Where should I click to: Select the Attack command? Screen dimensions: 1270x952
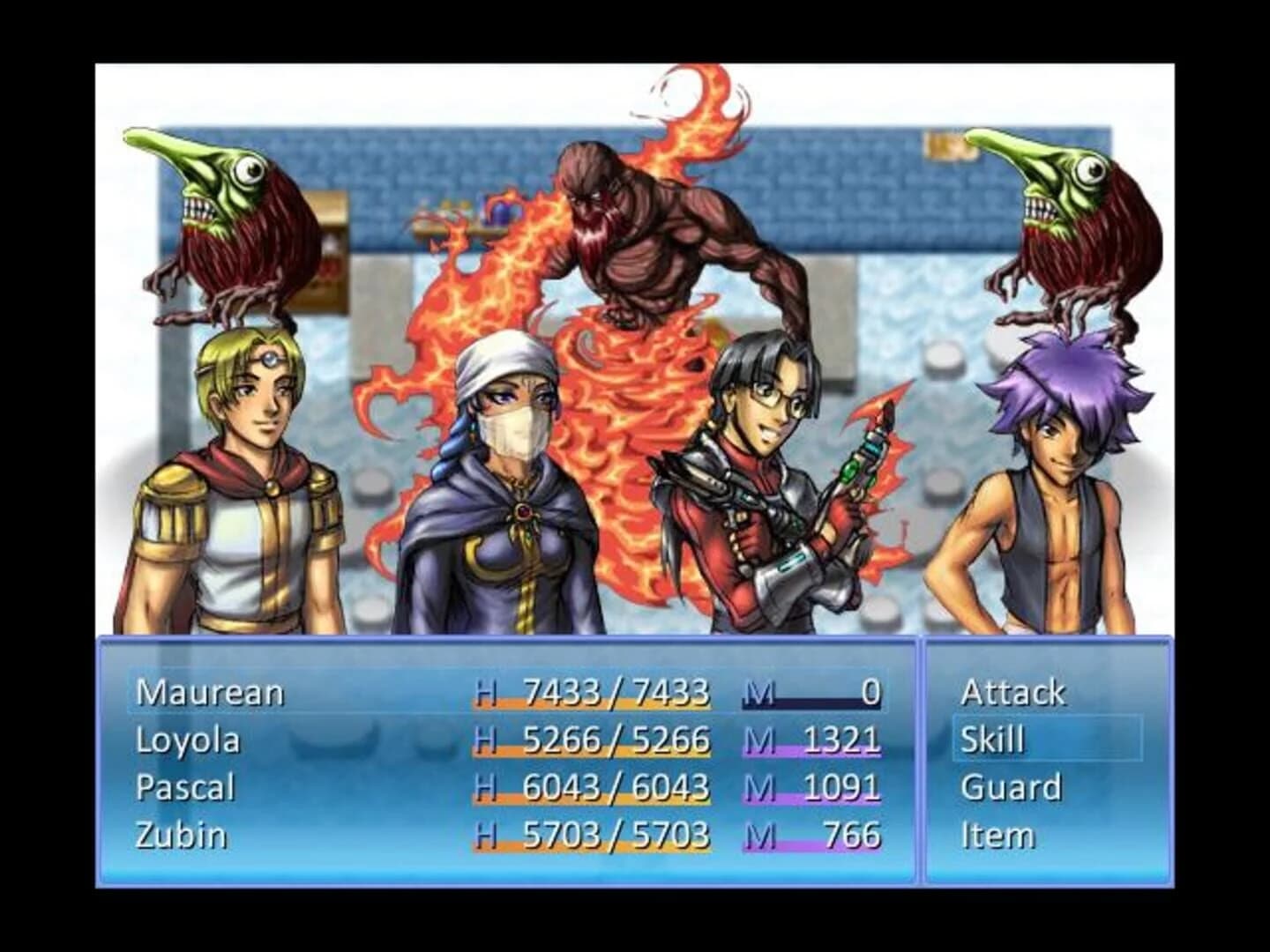point(1012,692)
